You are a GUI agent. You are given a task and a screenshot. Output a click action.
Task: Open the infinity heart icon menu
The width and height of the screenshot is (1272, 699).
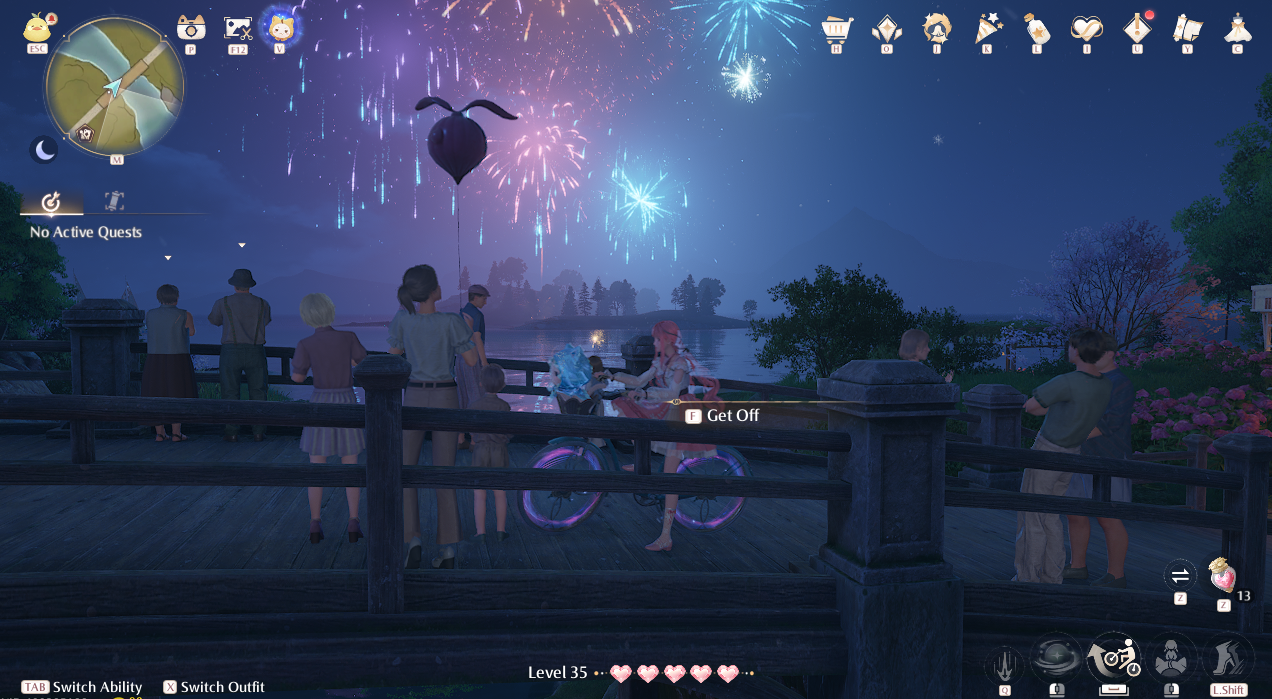point(1086,28)
